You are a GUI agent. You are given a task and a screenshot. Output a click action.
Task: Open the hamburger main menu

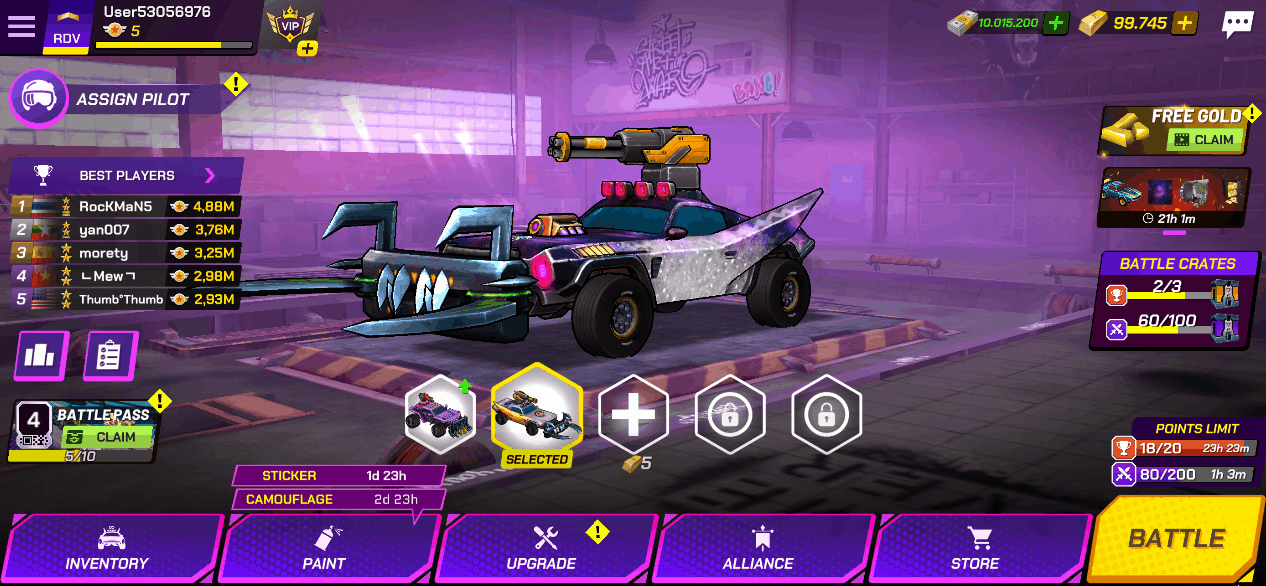(21, 26)
